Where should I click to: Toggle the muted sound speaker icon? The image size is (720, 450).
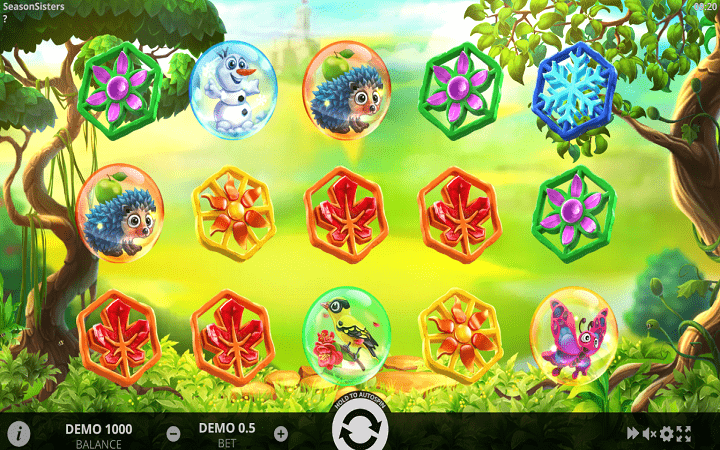(649, 433)
